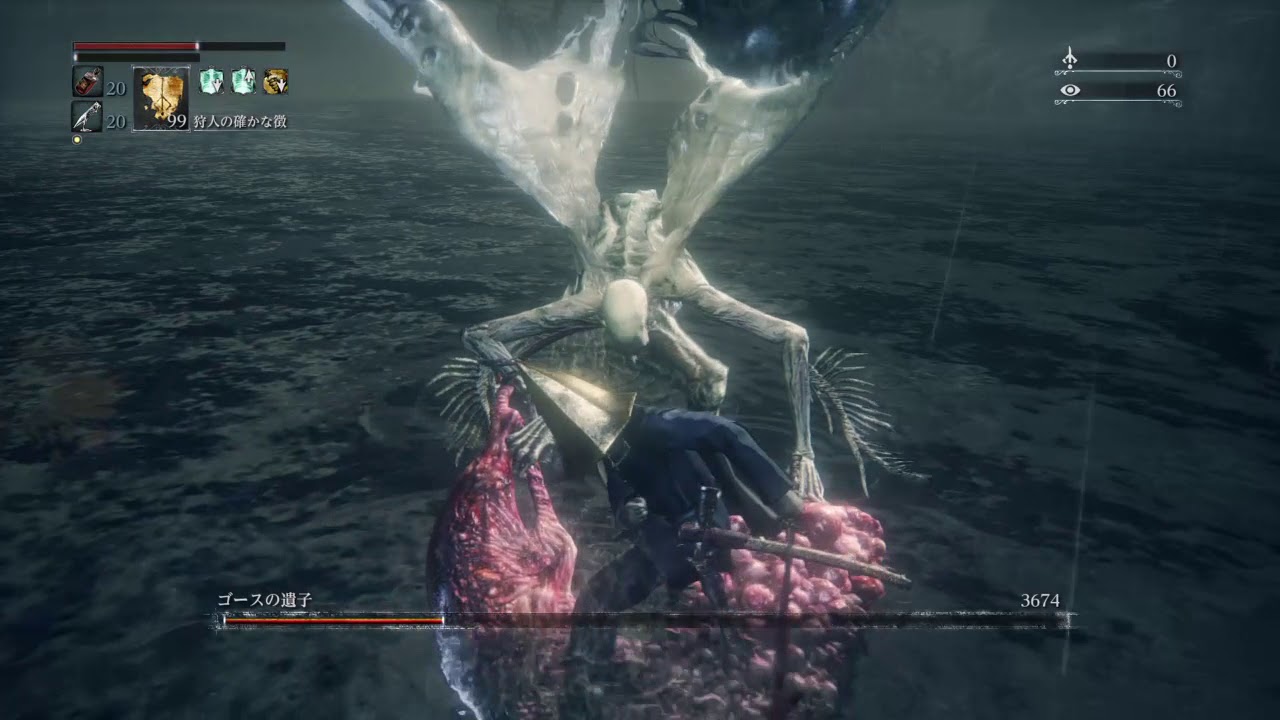This screenshot has width=1280, height=720.
Task: Toggle the yellow lamp indicator below the item slots
Action: (x=77, y=138)
